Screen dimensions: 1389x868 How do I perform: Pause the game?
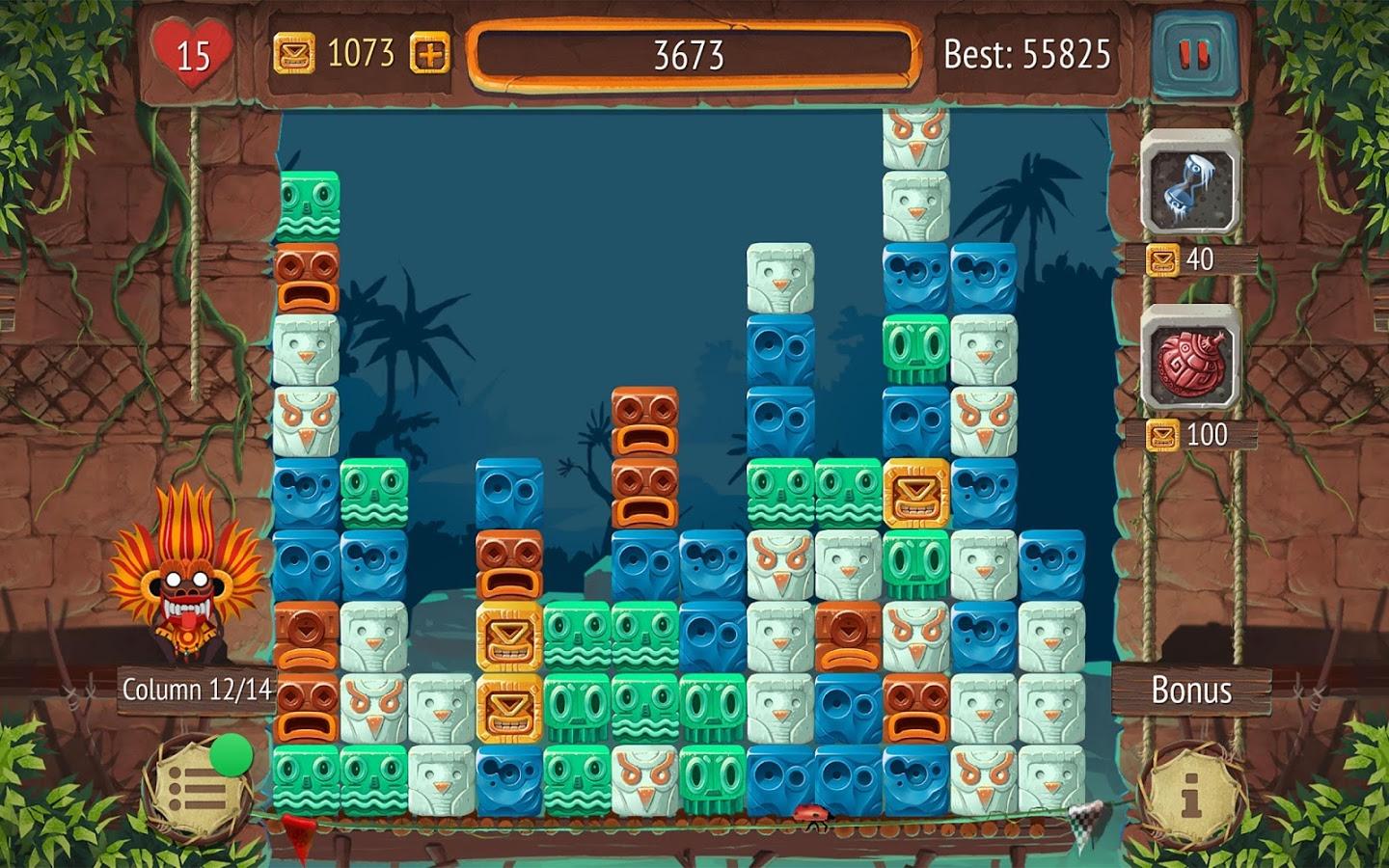pyautogui.click(x=1193, y=55)
